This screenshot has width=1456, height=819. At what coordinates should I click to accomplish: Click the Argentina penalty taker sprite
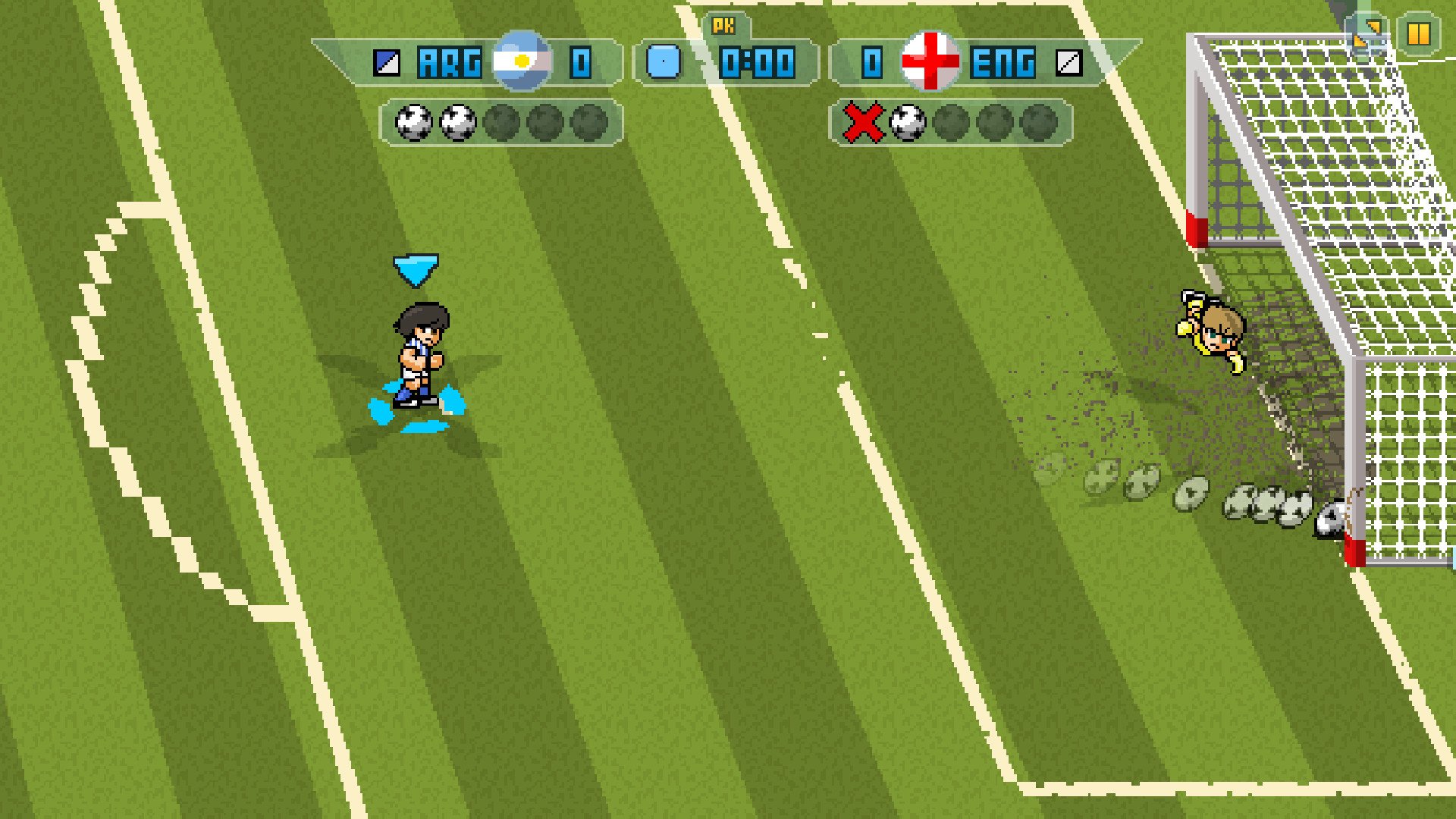419,353
